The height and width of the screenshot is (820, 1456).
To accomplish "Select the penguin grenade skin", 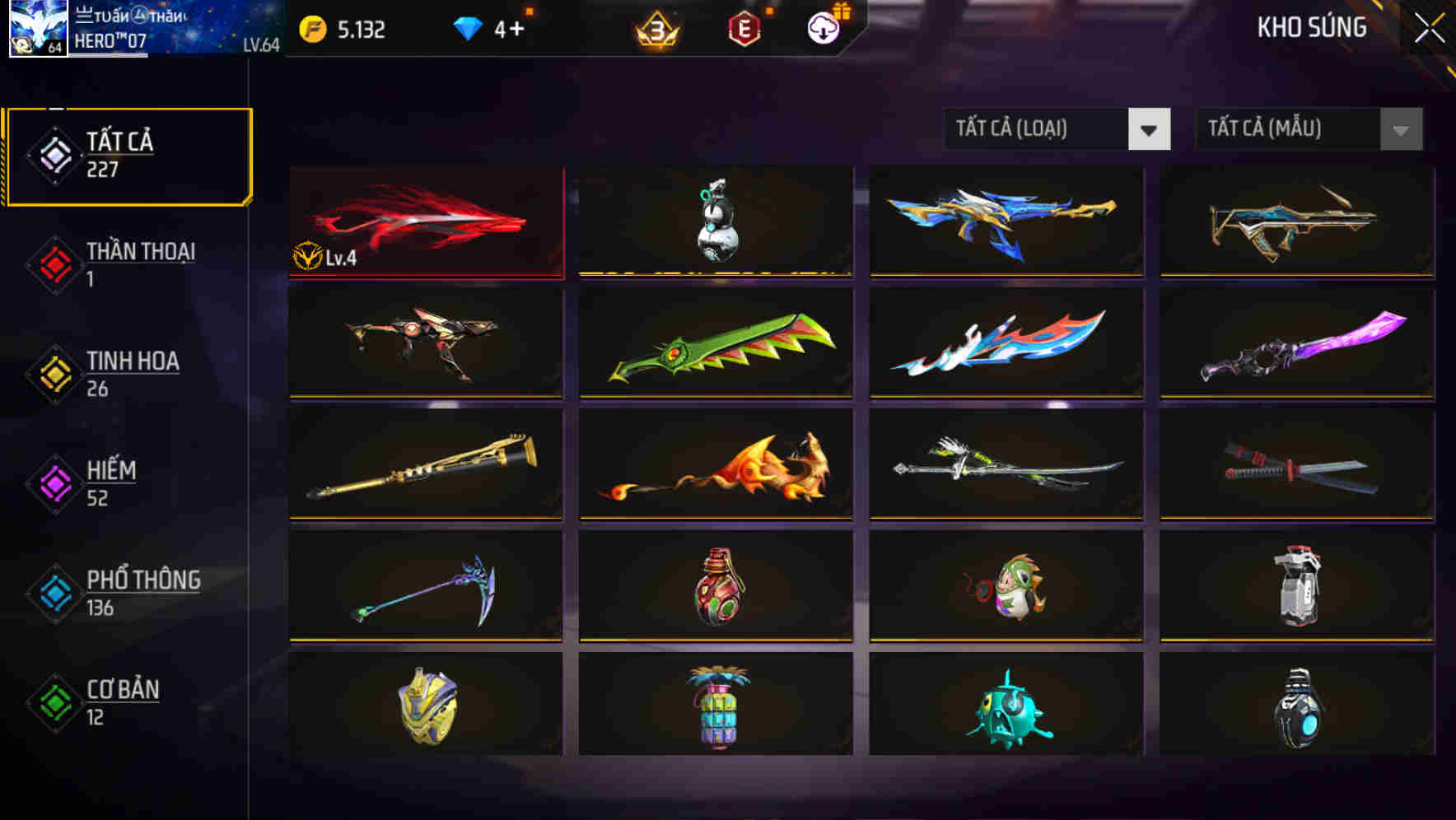I will (x=716, y=221).
